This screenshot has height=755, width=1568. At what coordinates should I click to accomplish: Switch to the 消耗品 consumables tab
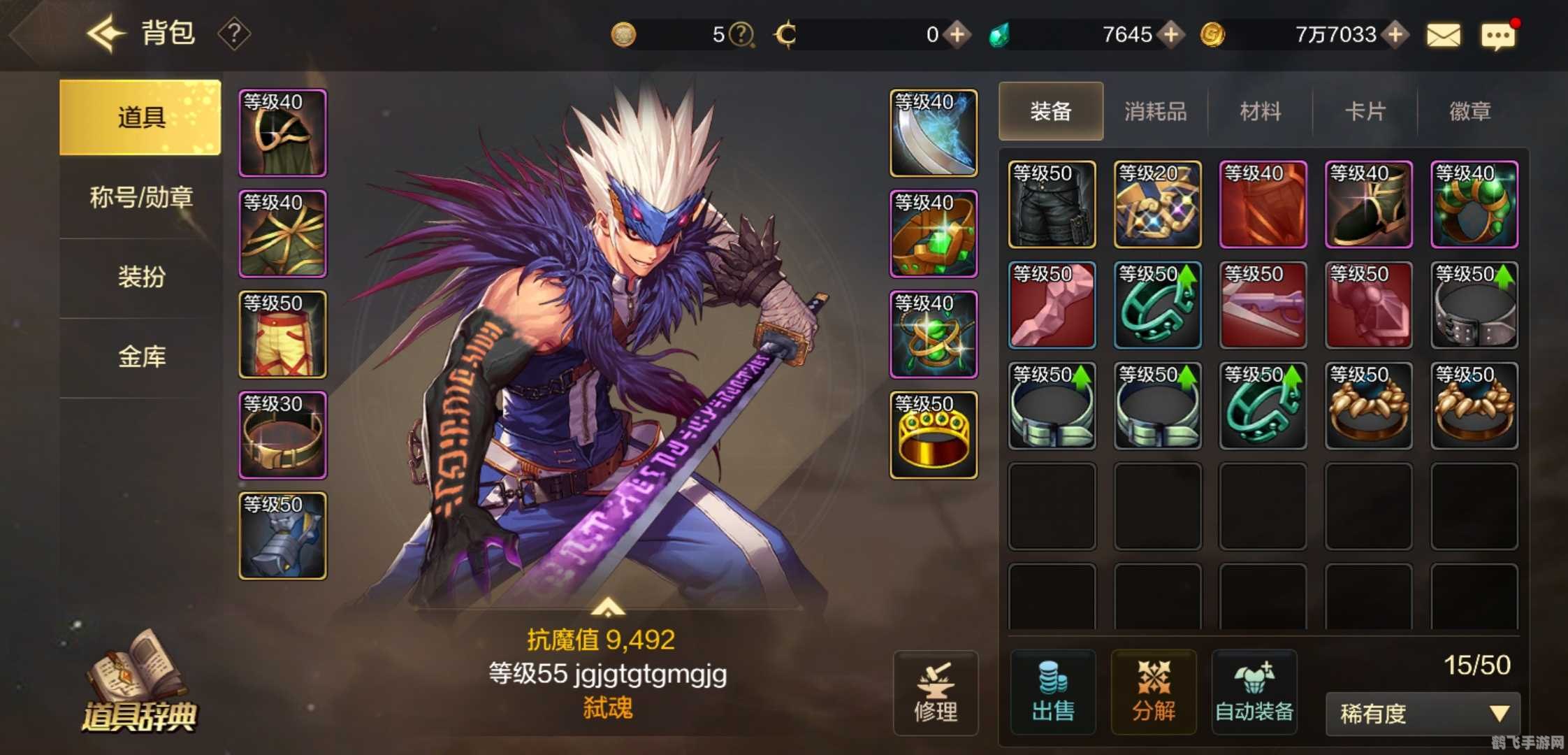(1154, 112)
